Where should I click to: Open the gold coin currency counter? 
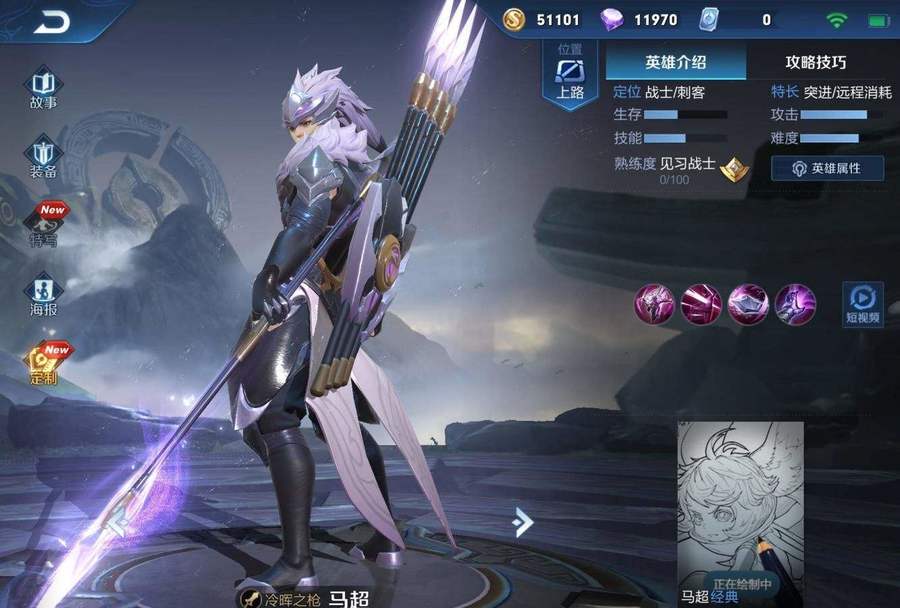545,19
